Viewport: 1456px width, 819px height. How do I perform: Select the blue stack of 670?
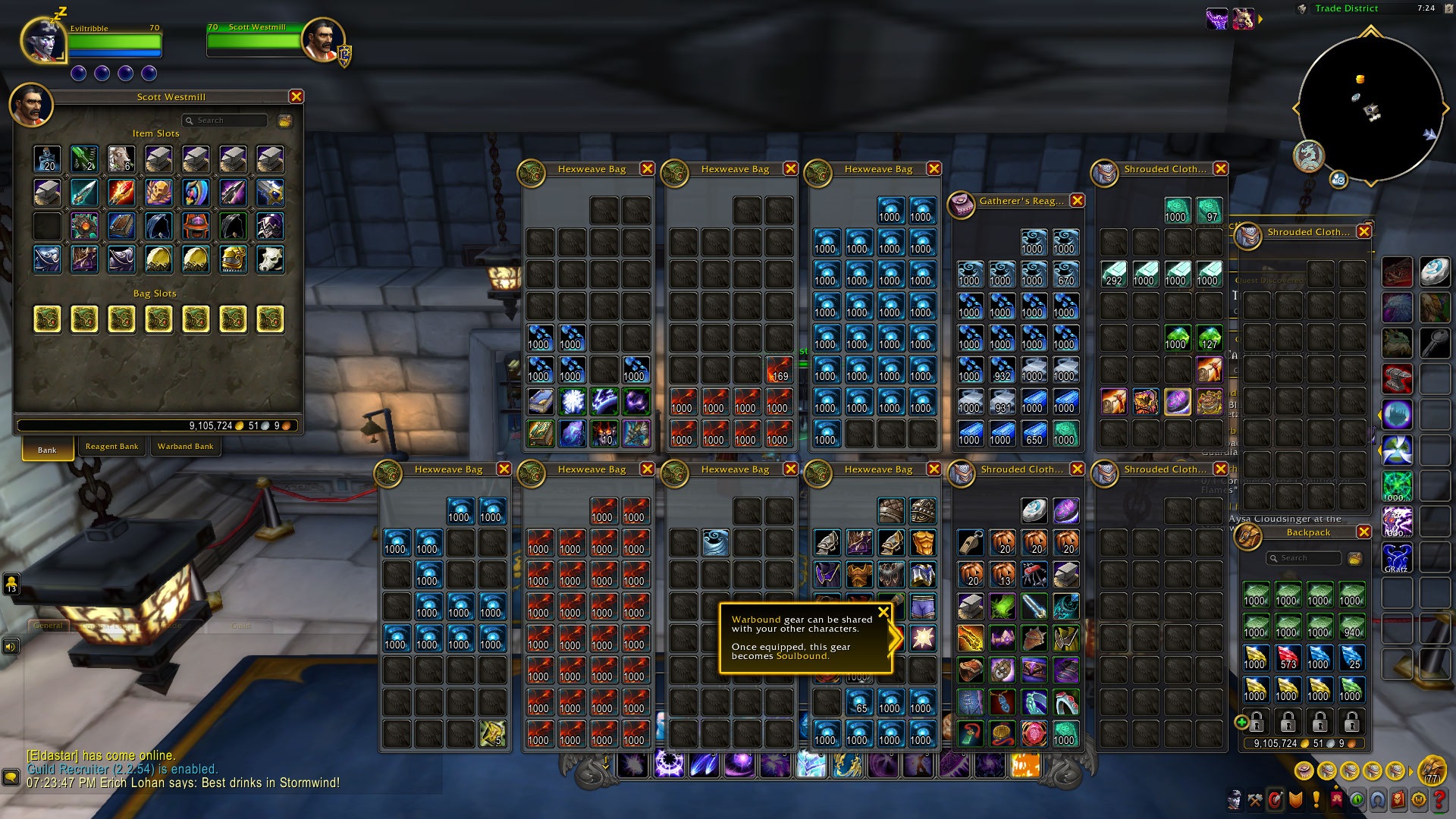[x=1065, y=274]
